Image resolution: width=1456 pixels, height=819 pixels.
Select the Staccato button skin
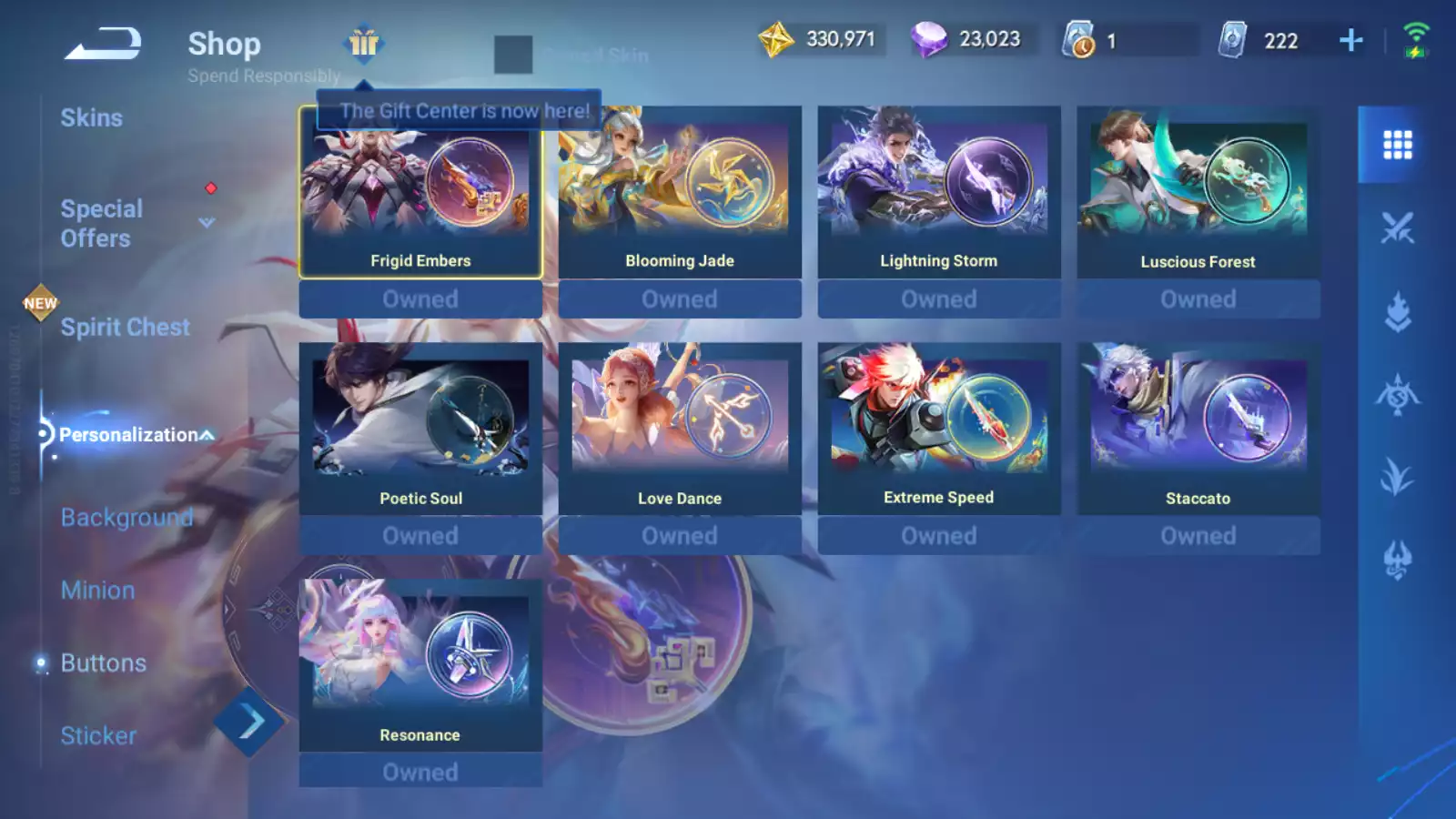point(1198,430)
